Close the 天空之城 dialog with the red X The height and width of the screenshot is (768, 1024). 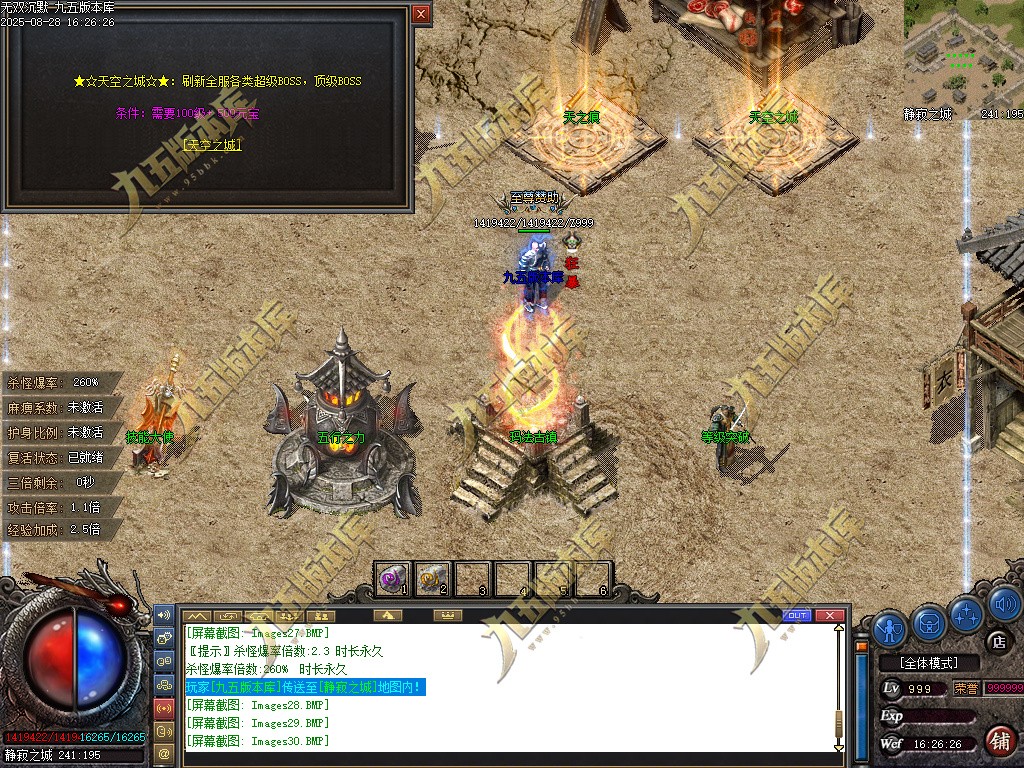(421, 14)
